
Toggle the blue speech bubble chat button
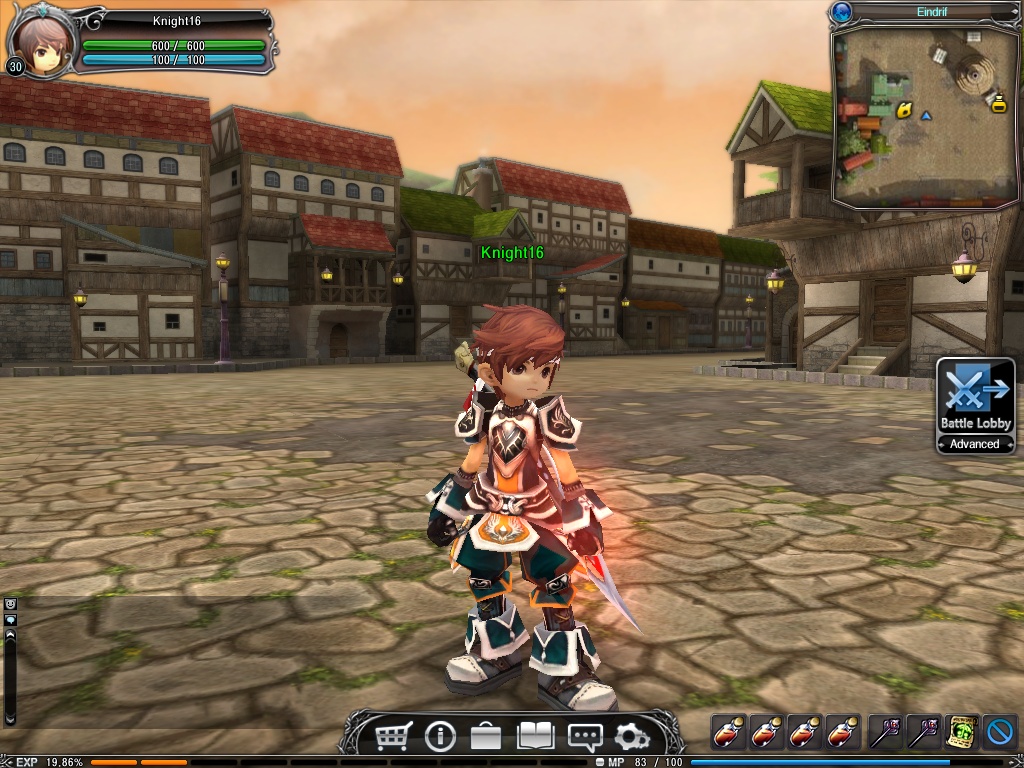coord(10,619)
